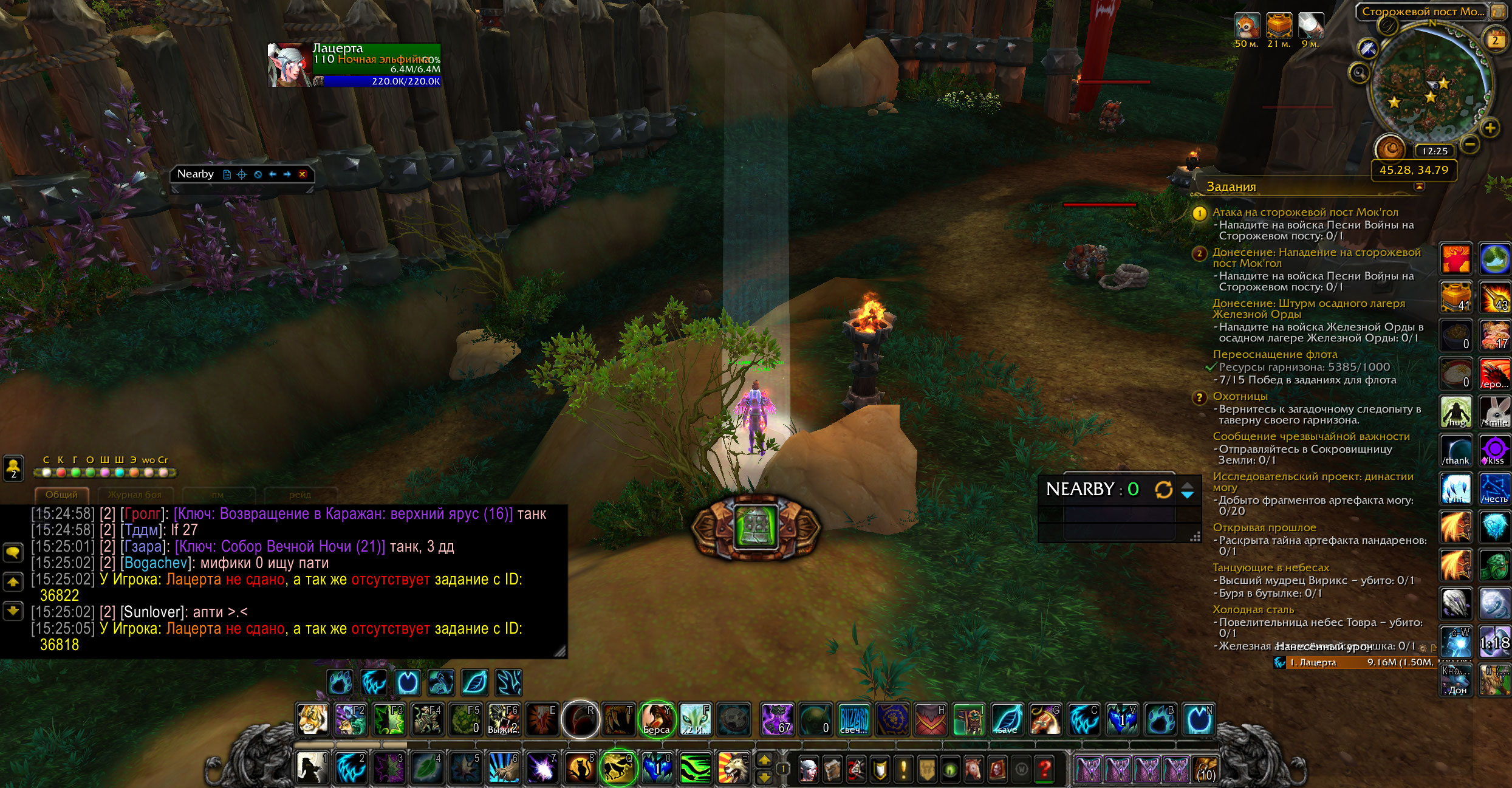Activate the tiger face ability

point(312,719)
